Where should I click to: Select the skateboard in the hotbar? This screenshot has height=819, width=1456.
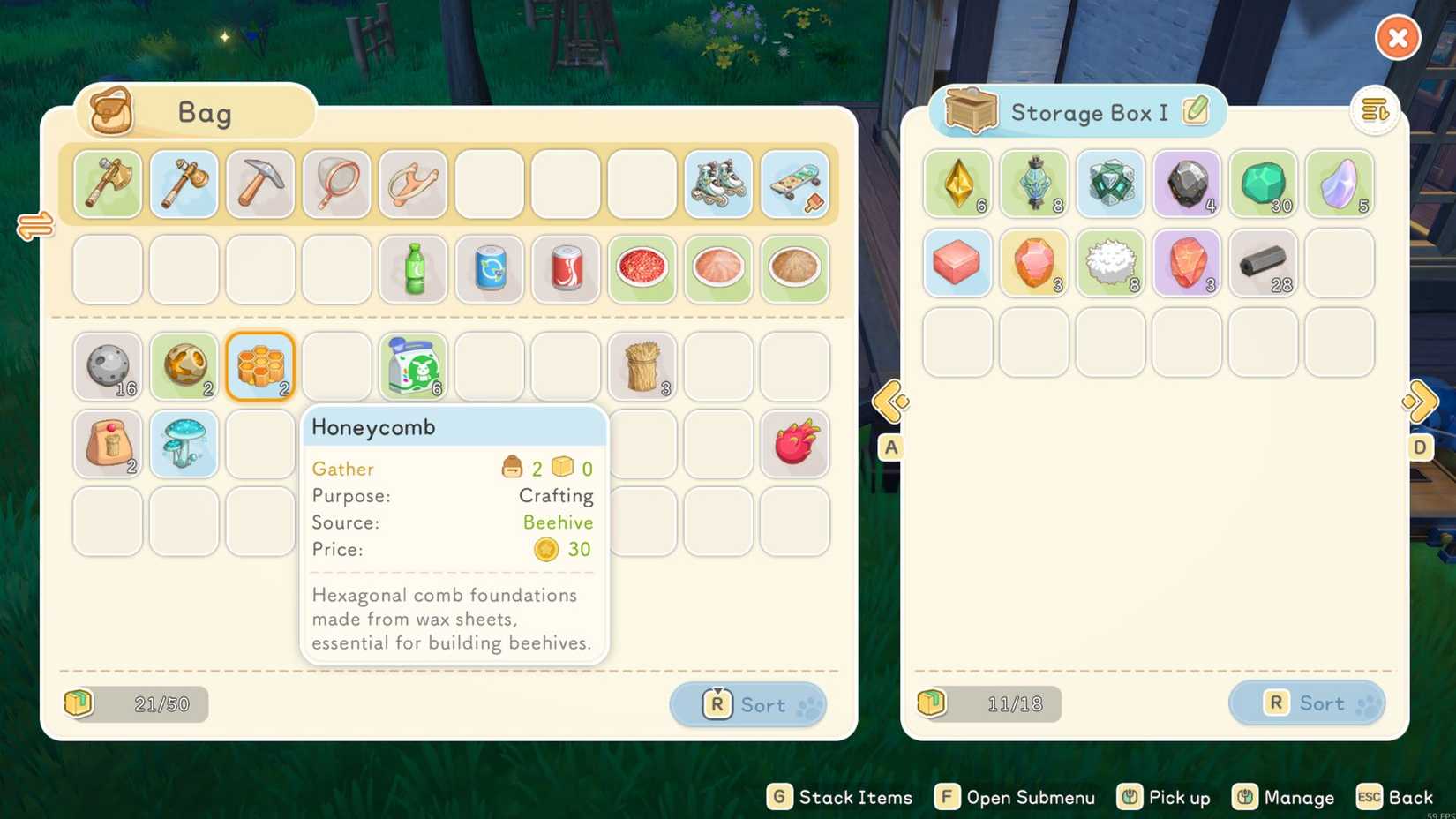[x=794, y=184]
